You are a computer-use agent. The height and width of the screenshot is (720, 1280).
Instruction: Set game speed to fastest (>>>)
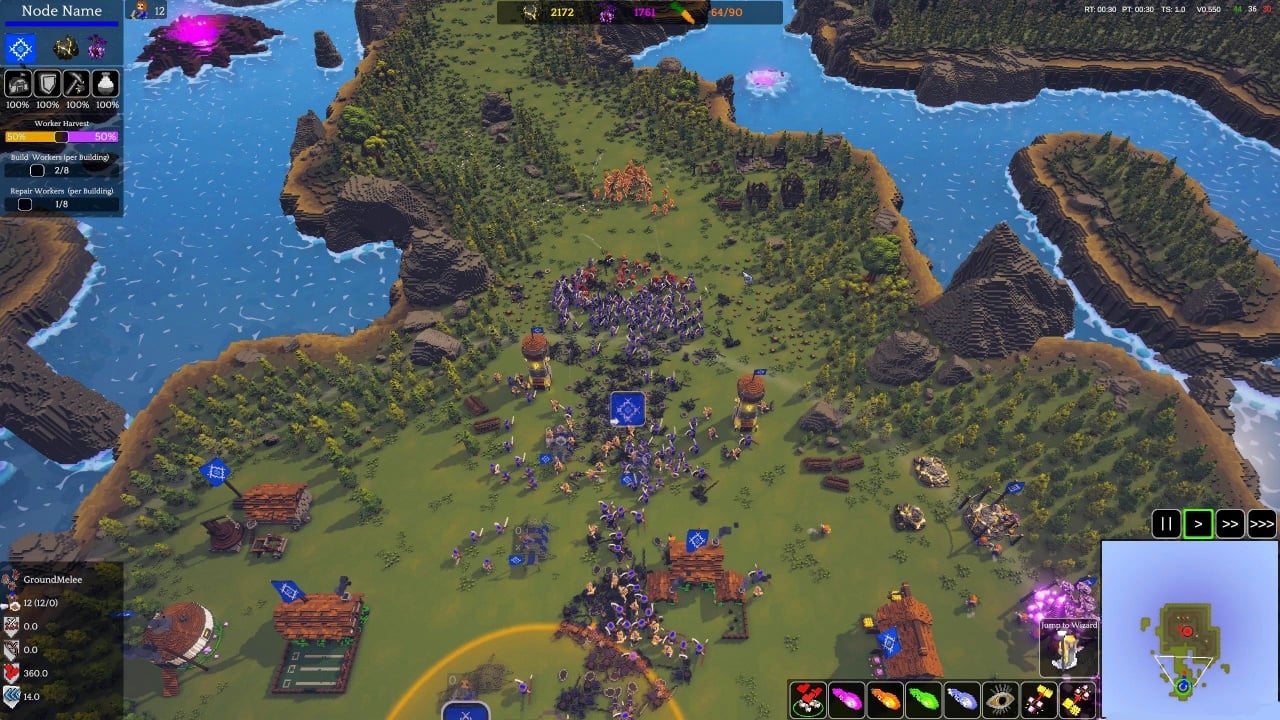tap(1262, 523)
